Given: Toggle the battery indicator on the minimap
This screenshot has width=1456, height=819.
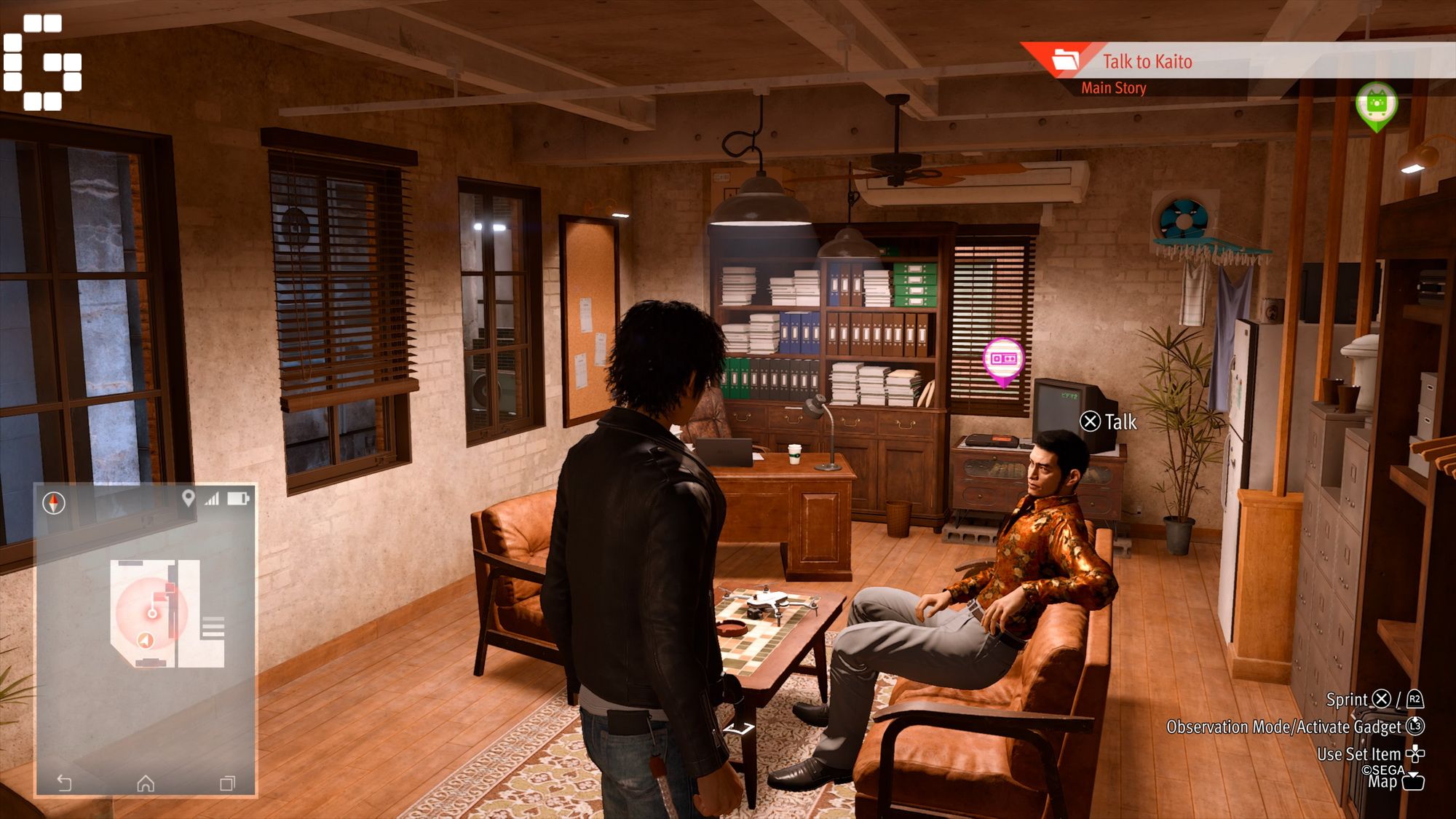Looking at the screenshot, I should pyautogui.click(x=237, y=499).
